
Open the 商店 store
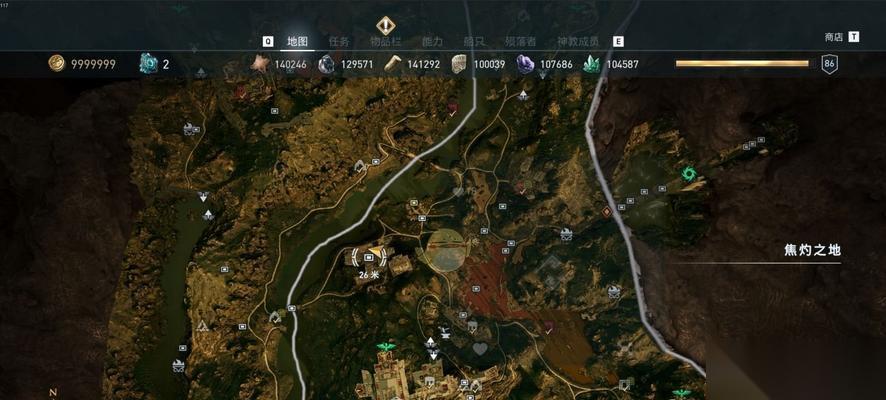pyautogui.click(x=834, y=37)
